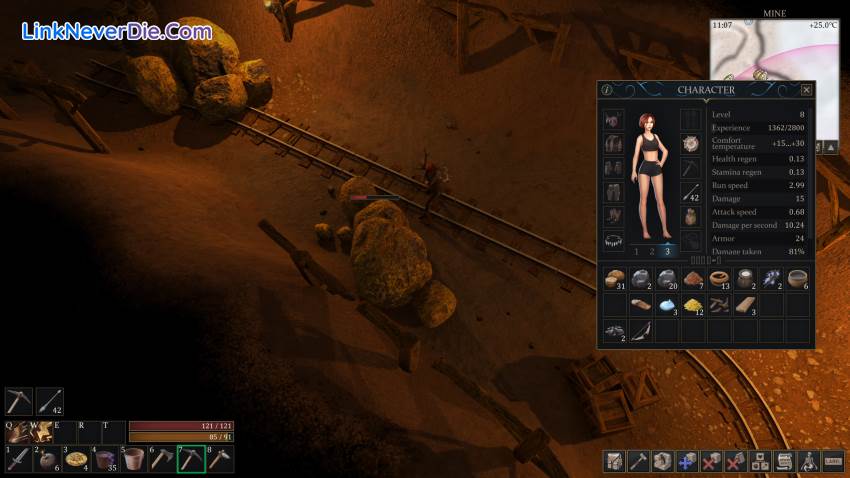Image resolution: width=850 pixels, height=478 pixels.
Task: Select the pickaxe in hotbar slot 7
Action: click(191, 459)
